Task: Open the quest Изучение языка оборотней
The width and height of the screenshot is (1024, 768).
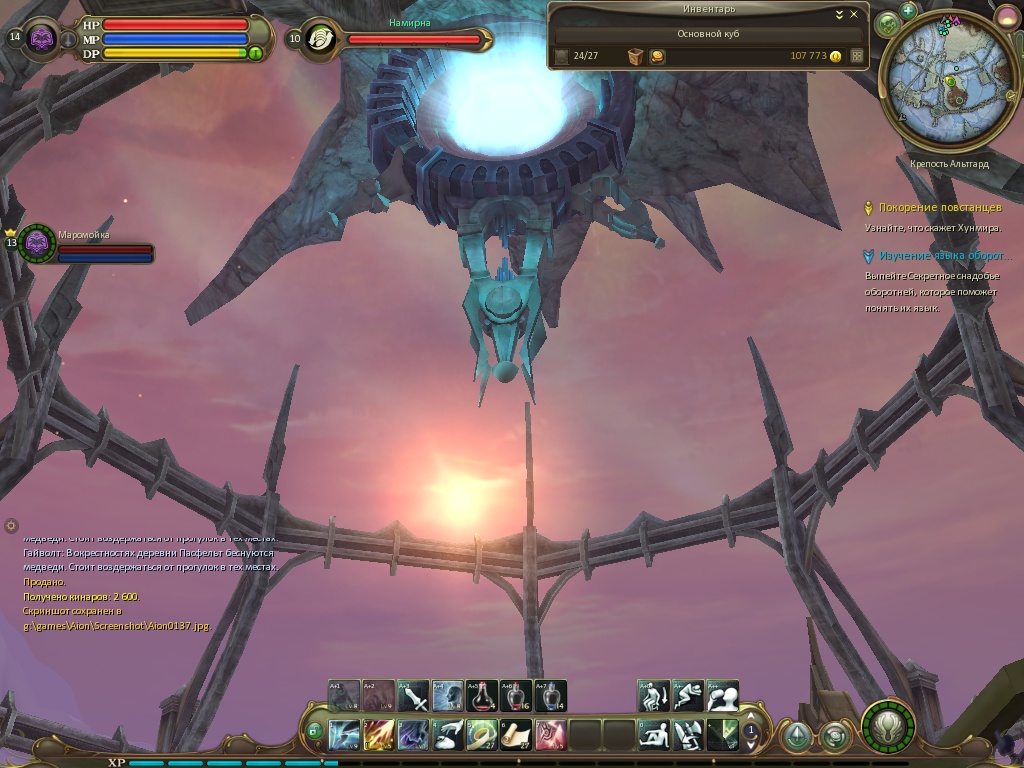Action: [x=944, y=256]
